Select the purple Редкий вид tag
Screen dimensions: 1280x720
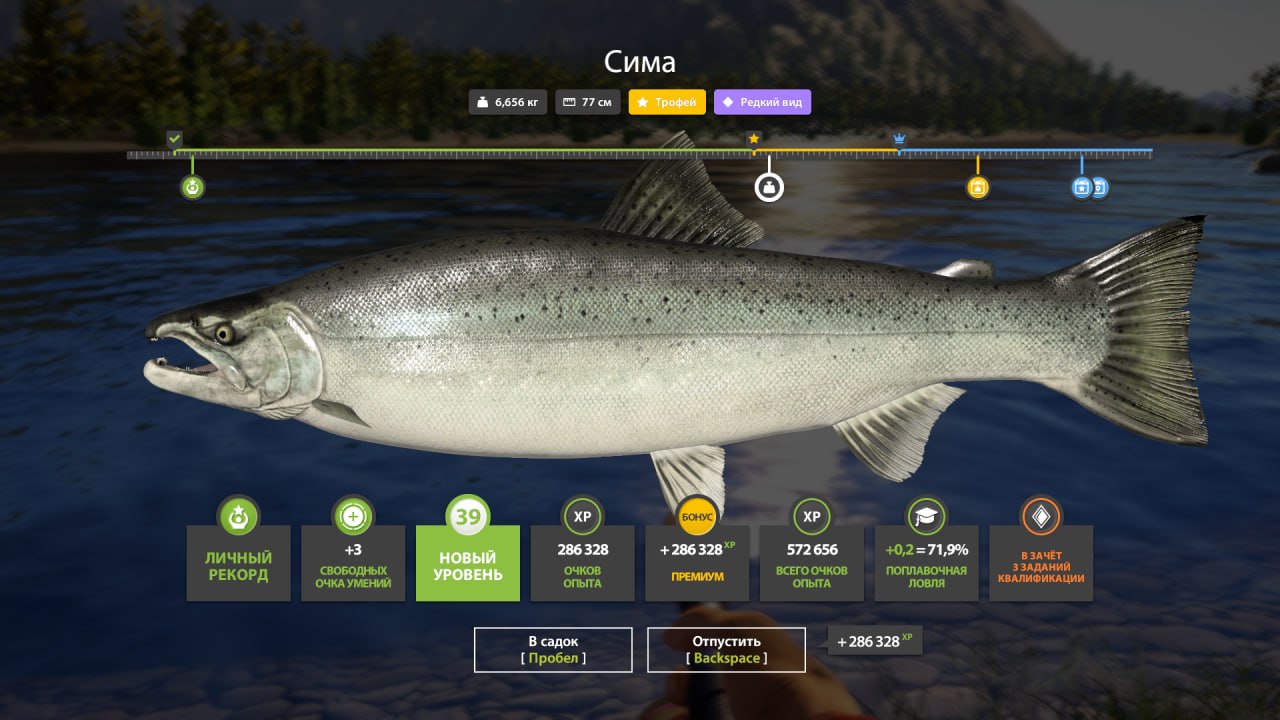click(x=762, y=102)
